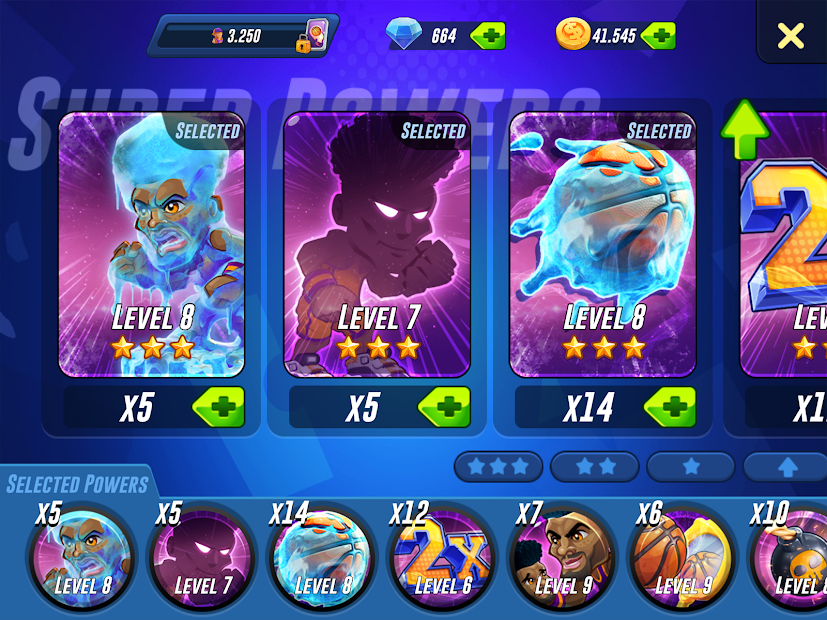Add more gems with the plus button

click(x=487, y=36)
